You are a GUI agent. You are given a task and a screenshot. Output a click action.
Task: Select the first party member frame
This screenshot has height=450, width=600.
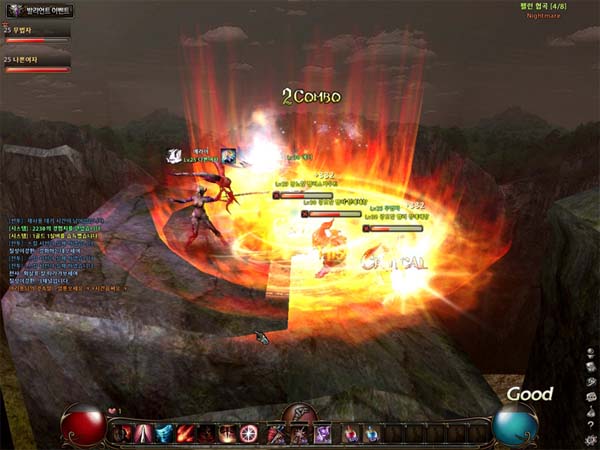coord(36,36)
